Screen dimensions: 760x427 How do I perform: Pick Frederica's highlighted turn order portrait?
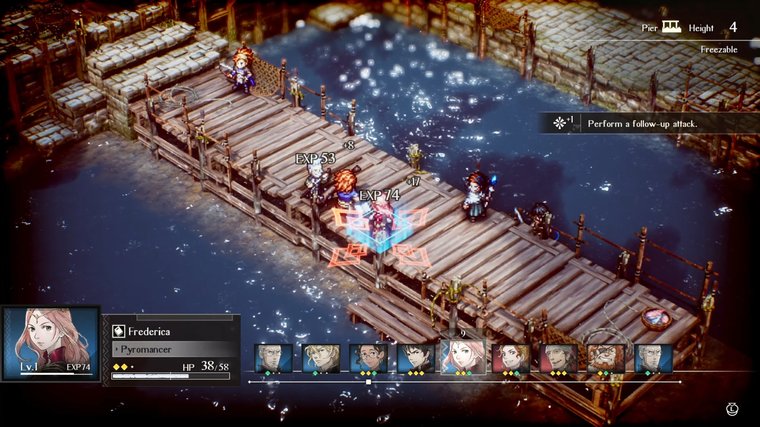[463, 356]
